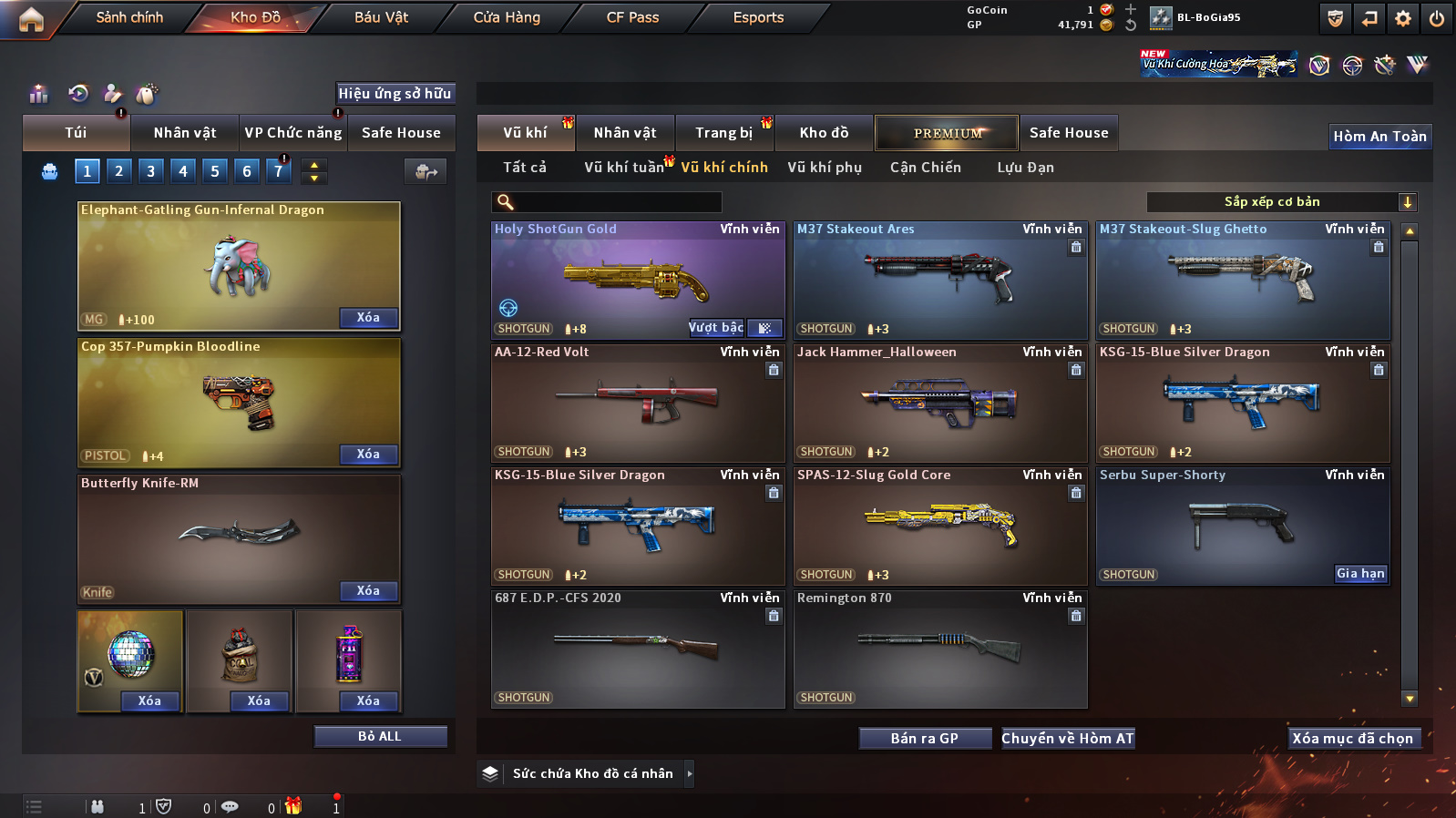Image resolution: width=1456 pixels, height=818 pixels.
Task: Renew the Serbu Super-Shorty with Gia hạn
Action: (1360, 573)
